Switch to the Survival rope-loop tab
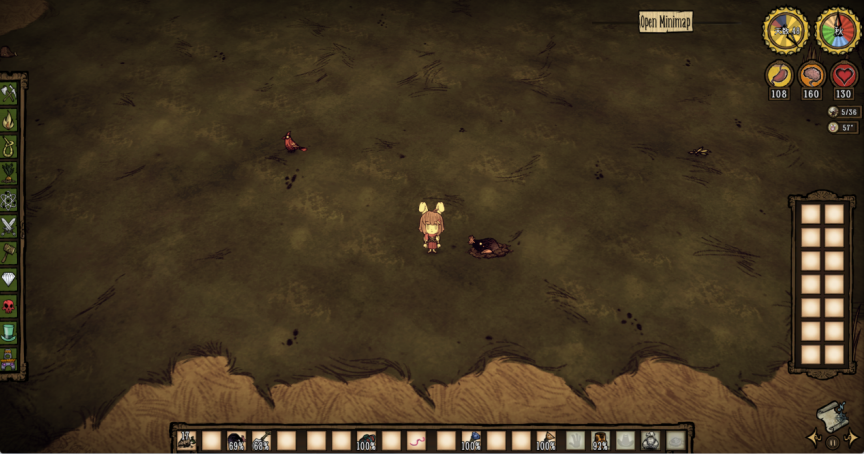Image resolution: width=864 pixels, height=454 pixels. pos(9,146)
